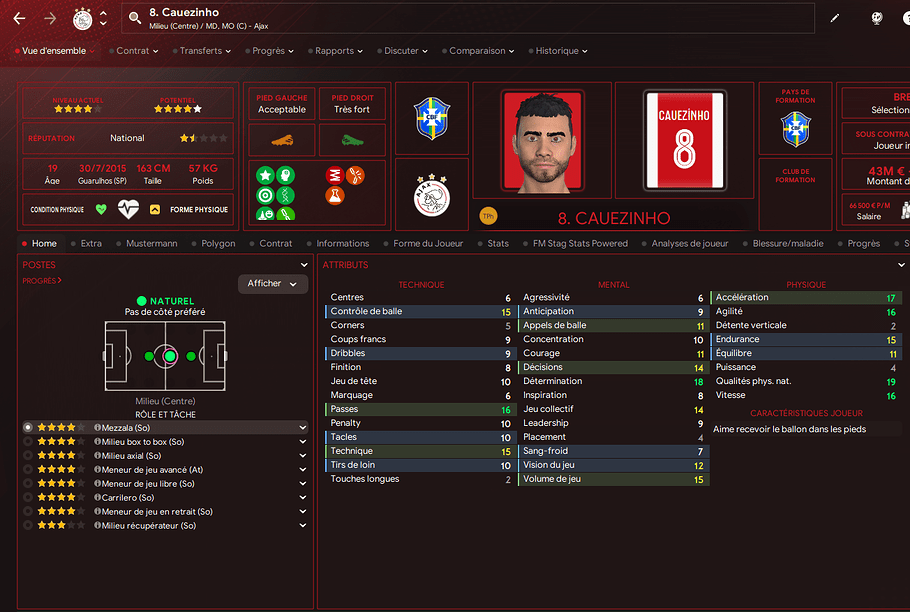Click the pencil edit icon
The width and height of the screenshot is (910, 612).
tap(835, 18)
